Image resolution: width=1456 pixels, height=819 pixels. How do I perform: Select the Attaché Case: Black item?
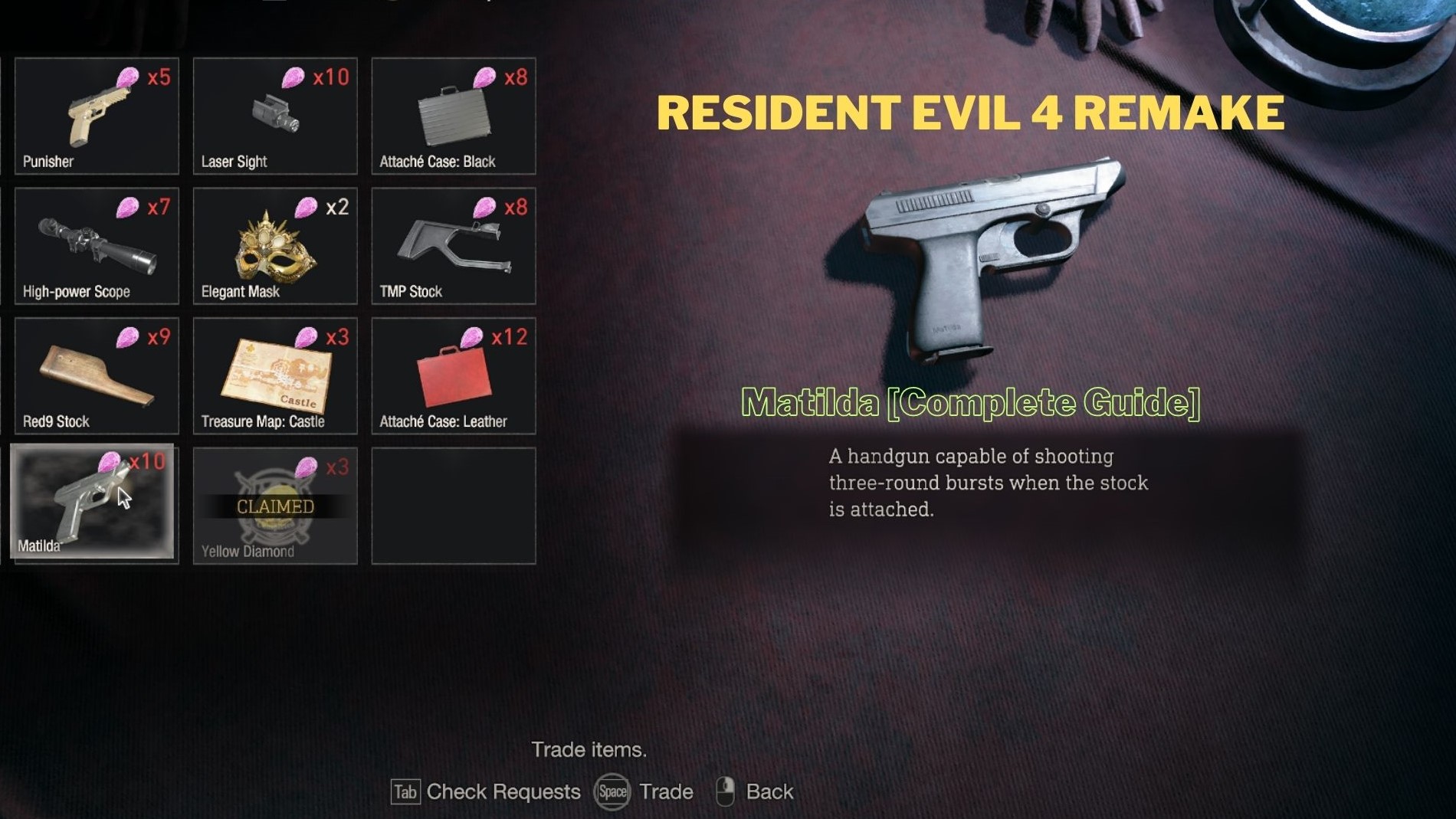pyautogui.click(x=452, y=115)
